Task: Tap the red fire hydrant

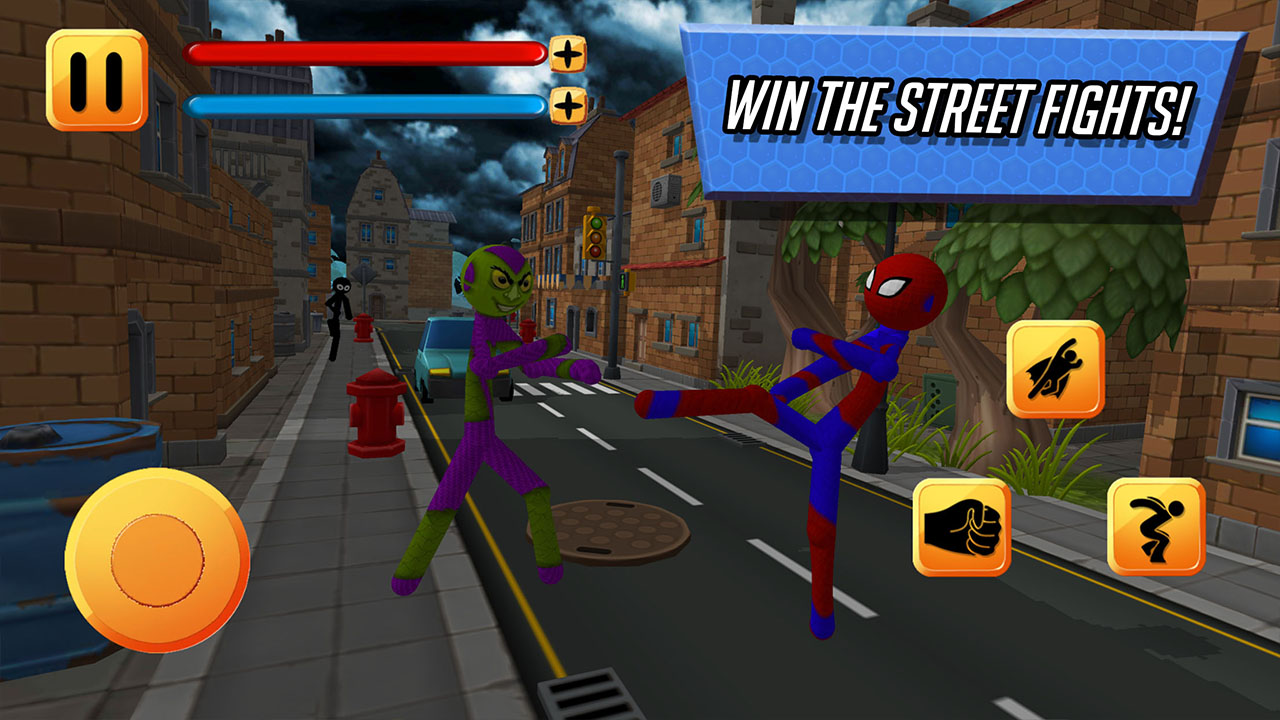Action: [x=375, y=415]
